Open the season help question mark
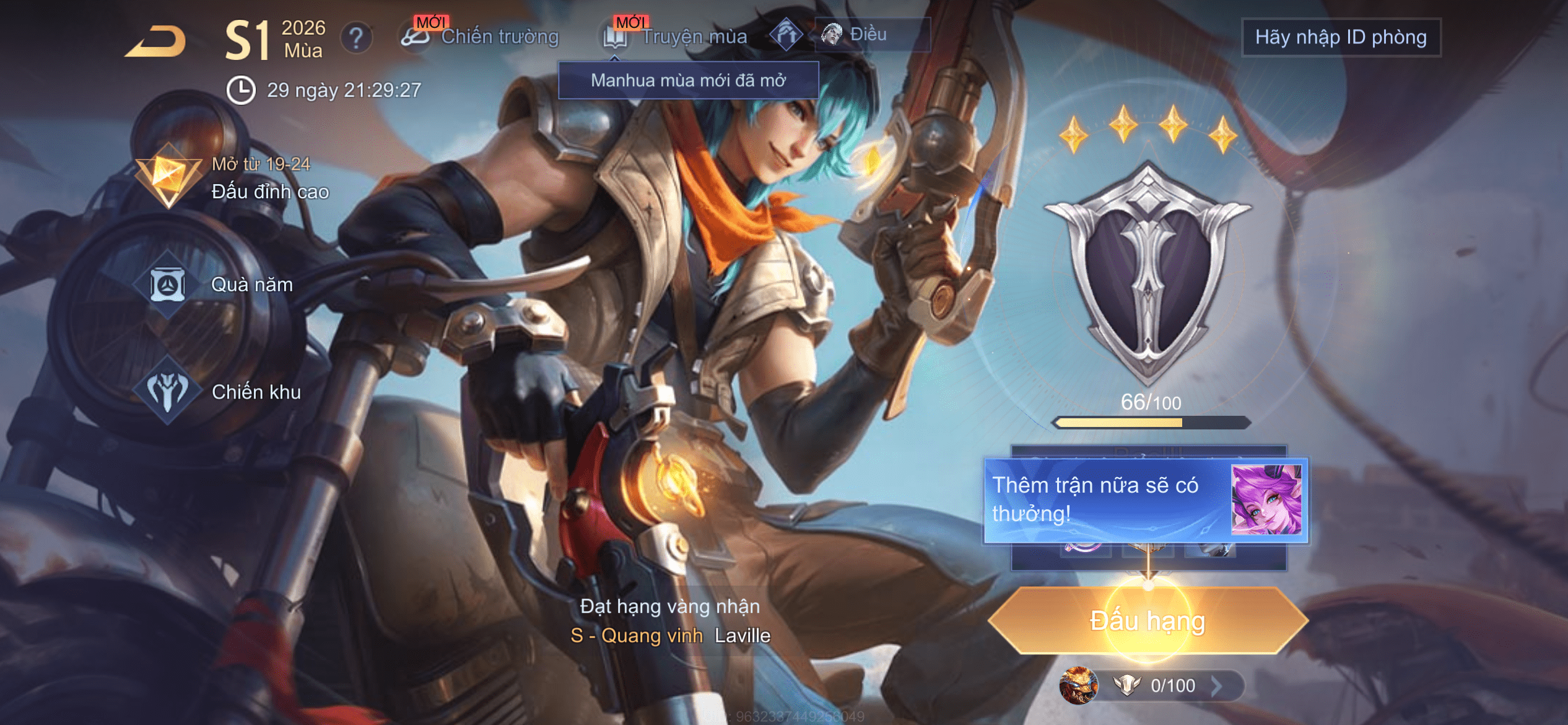 pos(356,38)
